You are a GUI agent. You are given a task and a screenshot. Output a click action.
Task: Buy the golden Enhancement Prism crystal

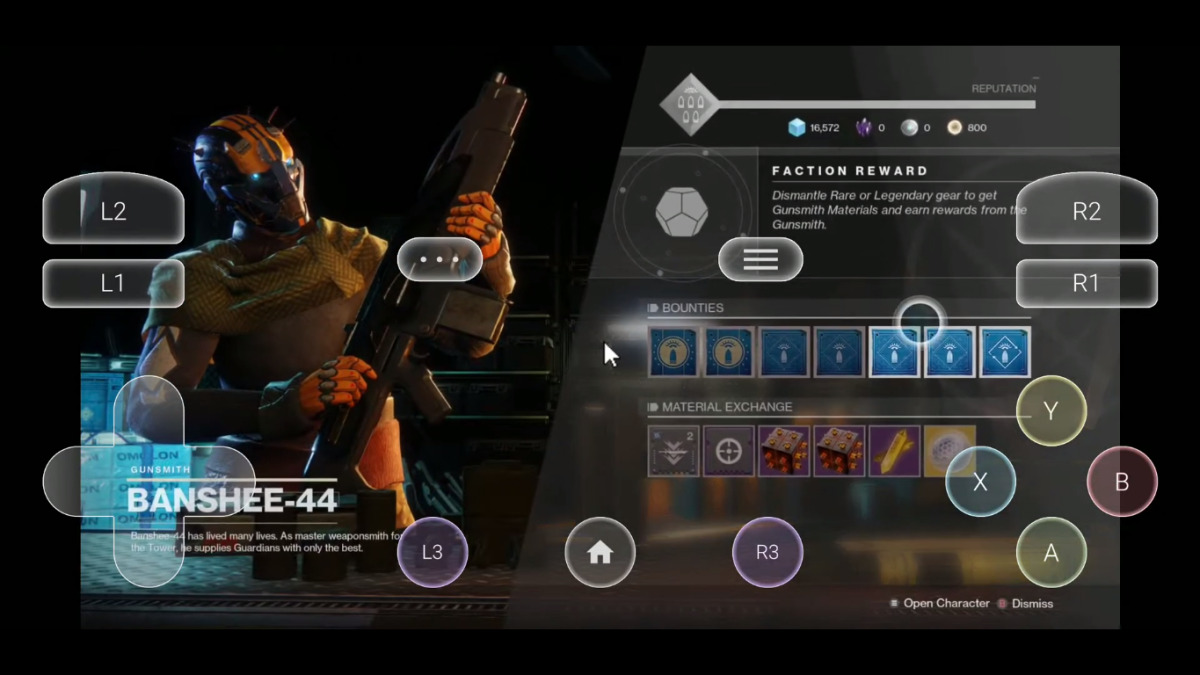(x=894, y=451)
